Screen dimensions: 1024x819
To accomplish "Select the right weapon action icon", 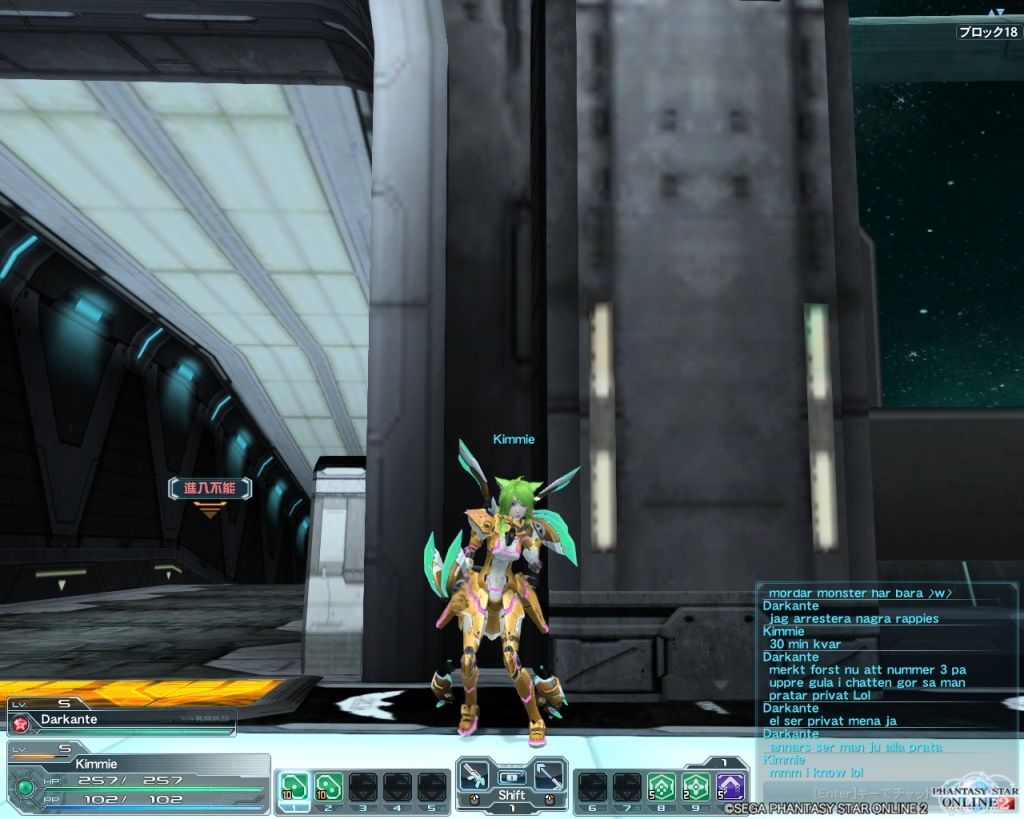I will [549, 776].
